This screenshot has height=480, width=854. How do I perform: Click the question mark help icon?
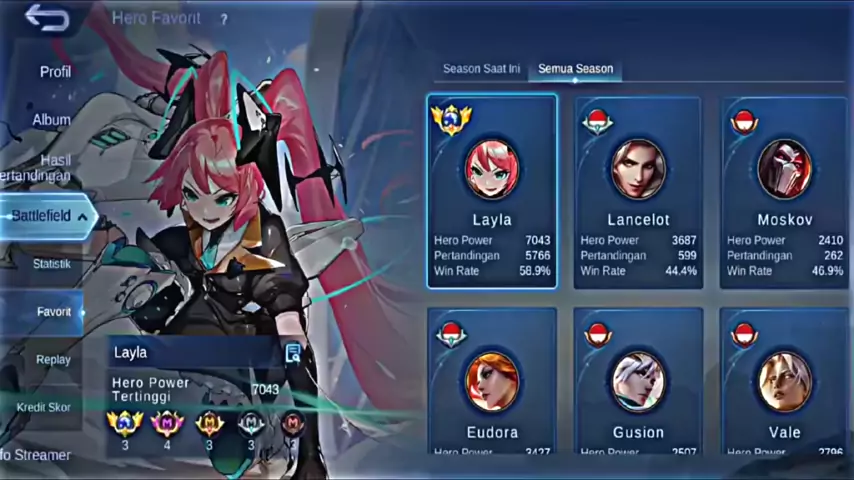click(x=224, y=19)
